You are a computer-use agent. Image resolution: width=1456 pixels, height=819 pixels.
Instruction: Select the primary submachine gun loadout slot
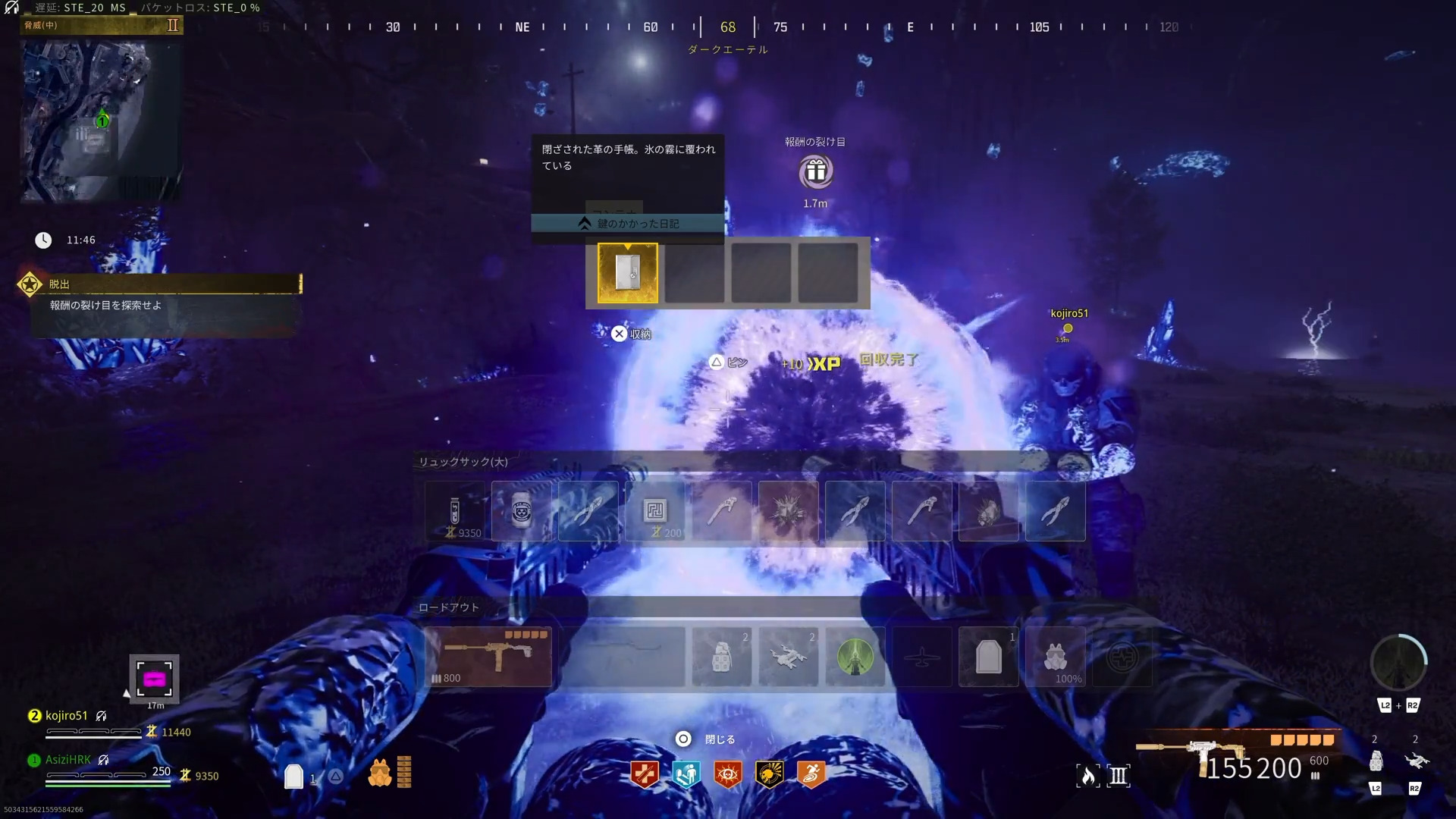(x=489, y=657)
